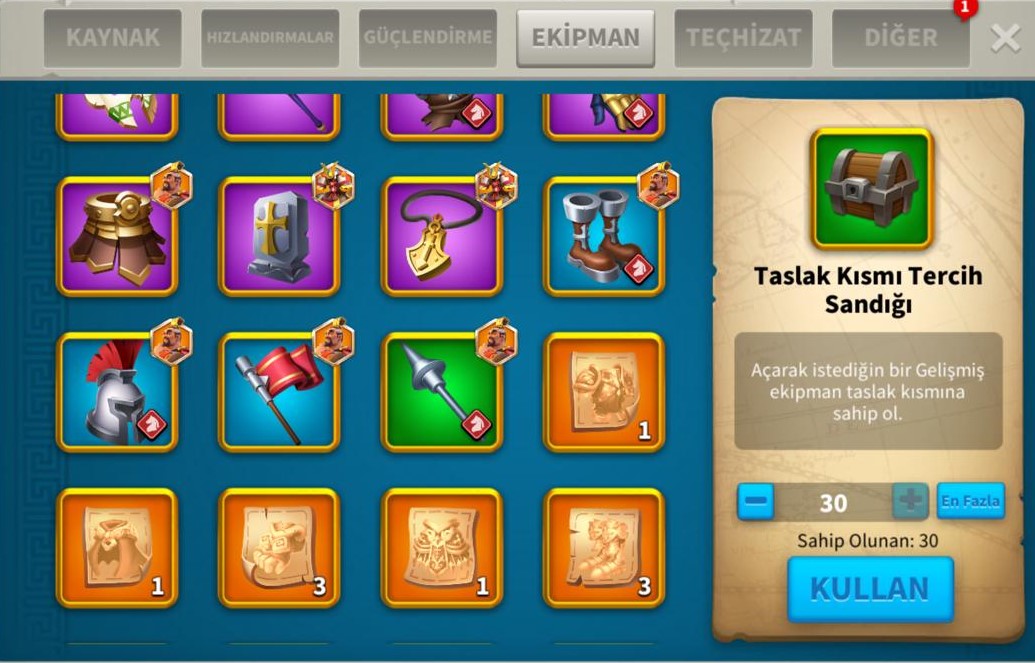
Task: Select the brown armored skirt item
Action: [117, 236]
